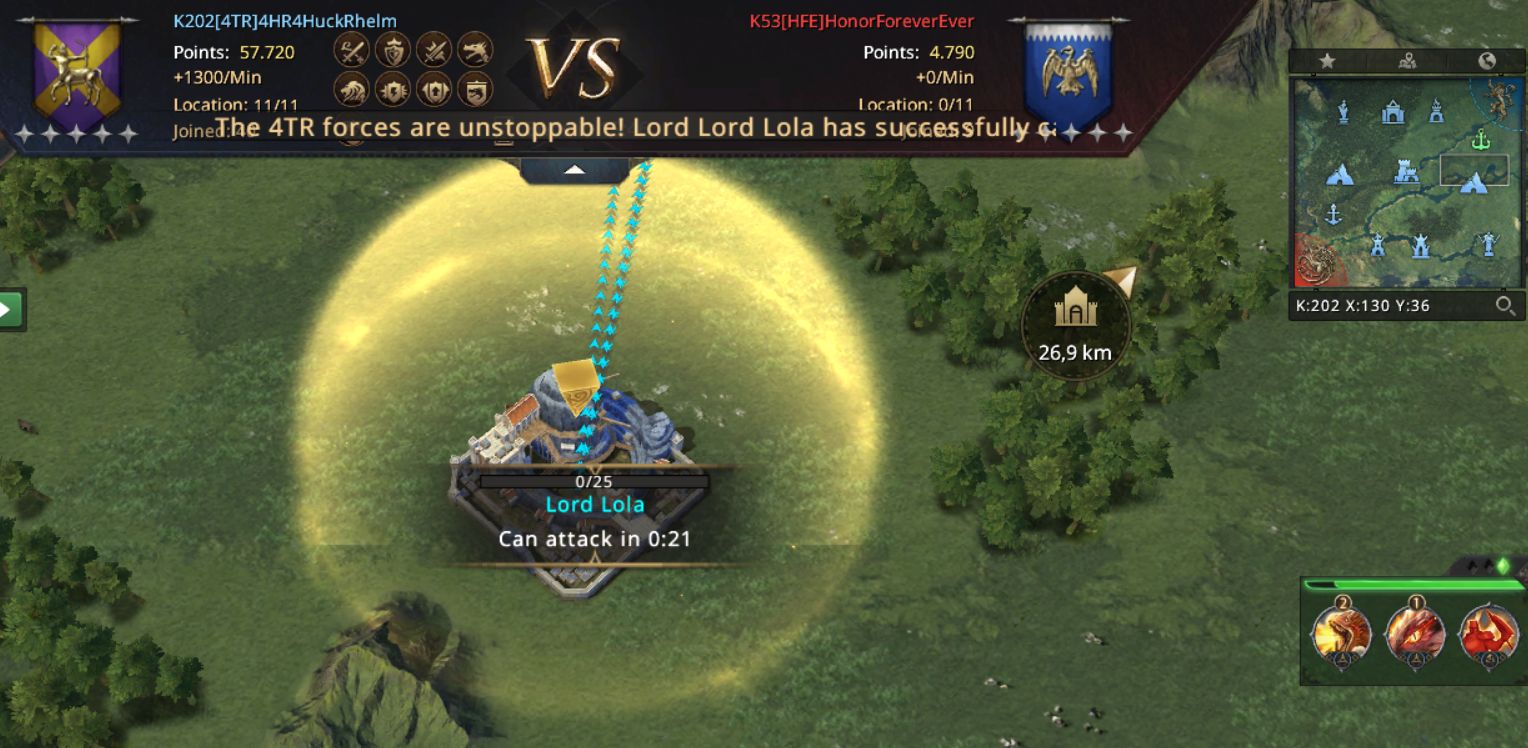Expand the green arrow side panel
The width and height of the screenshot is (1528, 748).
pyautogui.click(x=11, y=309)
